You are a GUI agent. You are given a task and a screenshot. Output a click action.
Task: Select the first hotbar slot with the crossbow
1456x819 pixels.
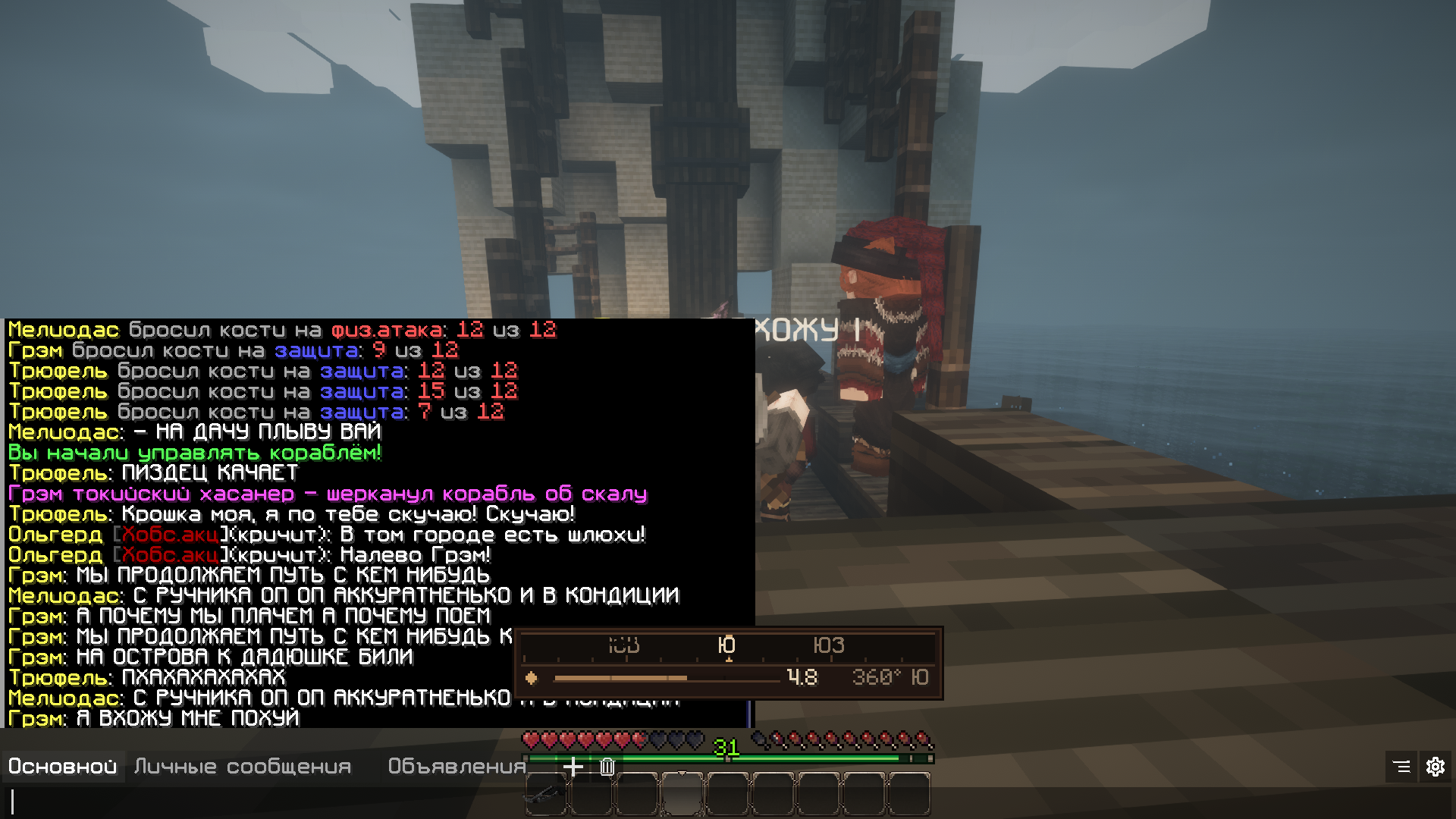pyautogui.click(x=545, y=795)
